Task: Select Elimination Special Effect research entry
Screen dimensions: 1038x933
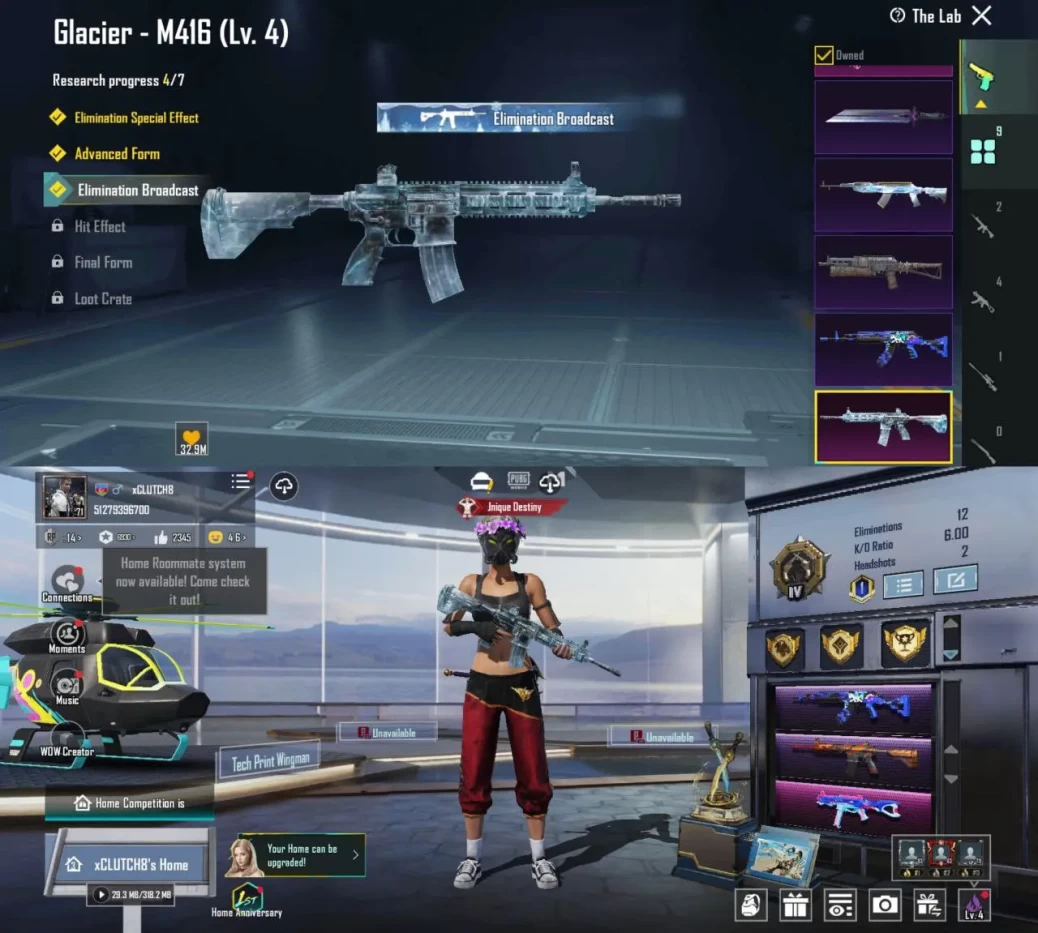Action: [136, 118]
